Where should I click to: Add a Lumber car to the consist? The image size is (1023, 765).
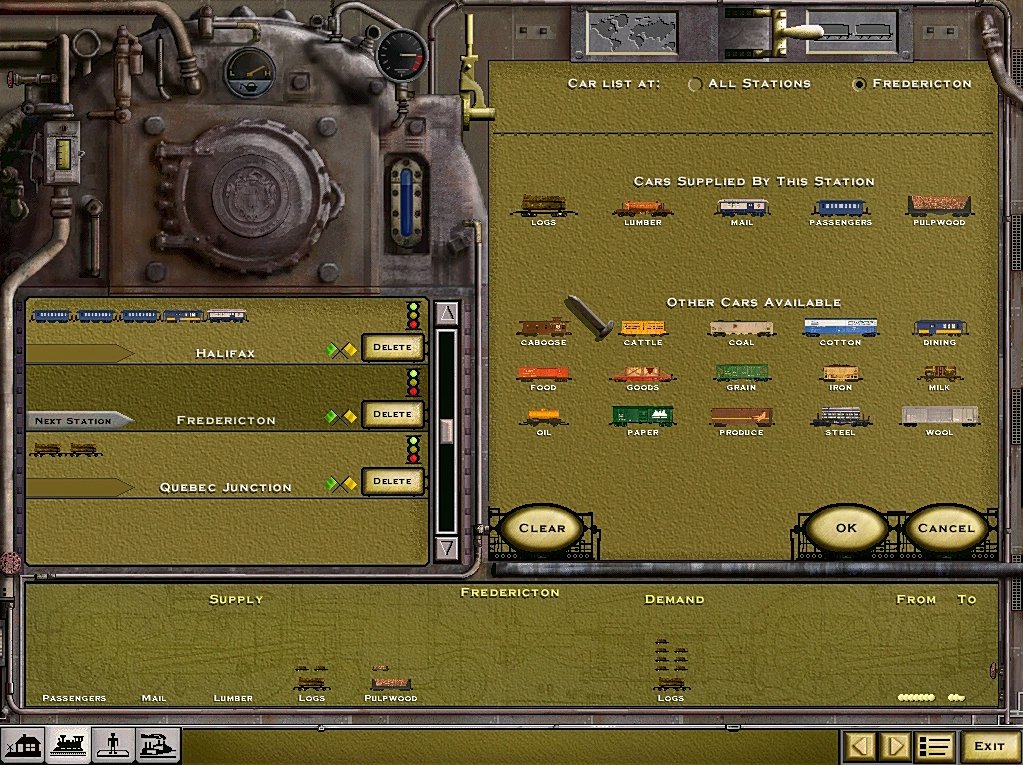click(x=642, y=208)
